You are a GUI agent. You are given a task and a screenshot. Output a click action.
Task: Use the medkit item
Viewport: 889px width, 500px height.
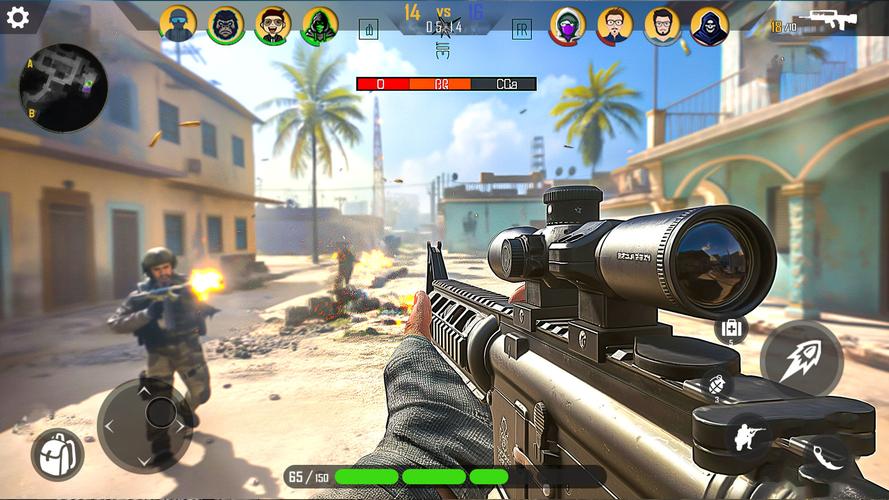point(731,328)
